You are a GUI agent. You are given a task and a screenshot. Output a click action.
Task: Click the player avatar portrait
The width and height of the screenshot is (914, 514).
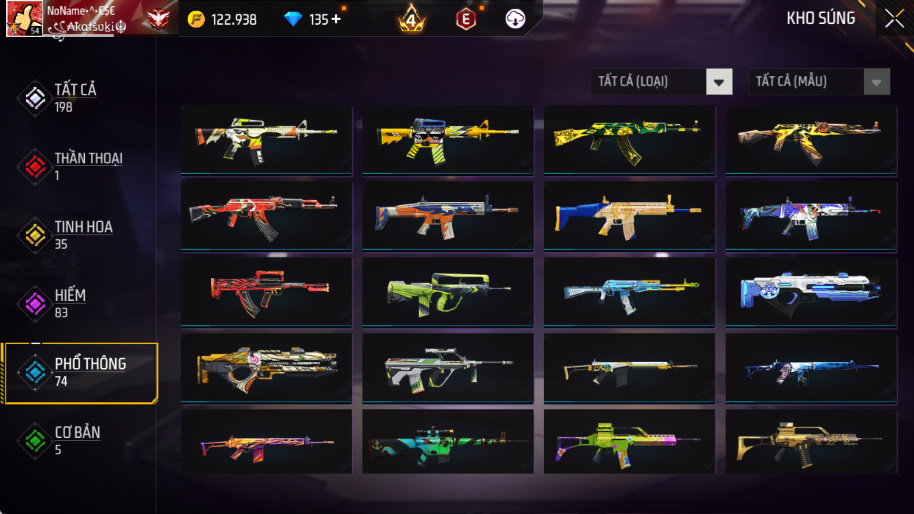24,18
